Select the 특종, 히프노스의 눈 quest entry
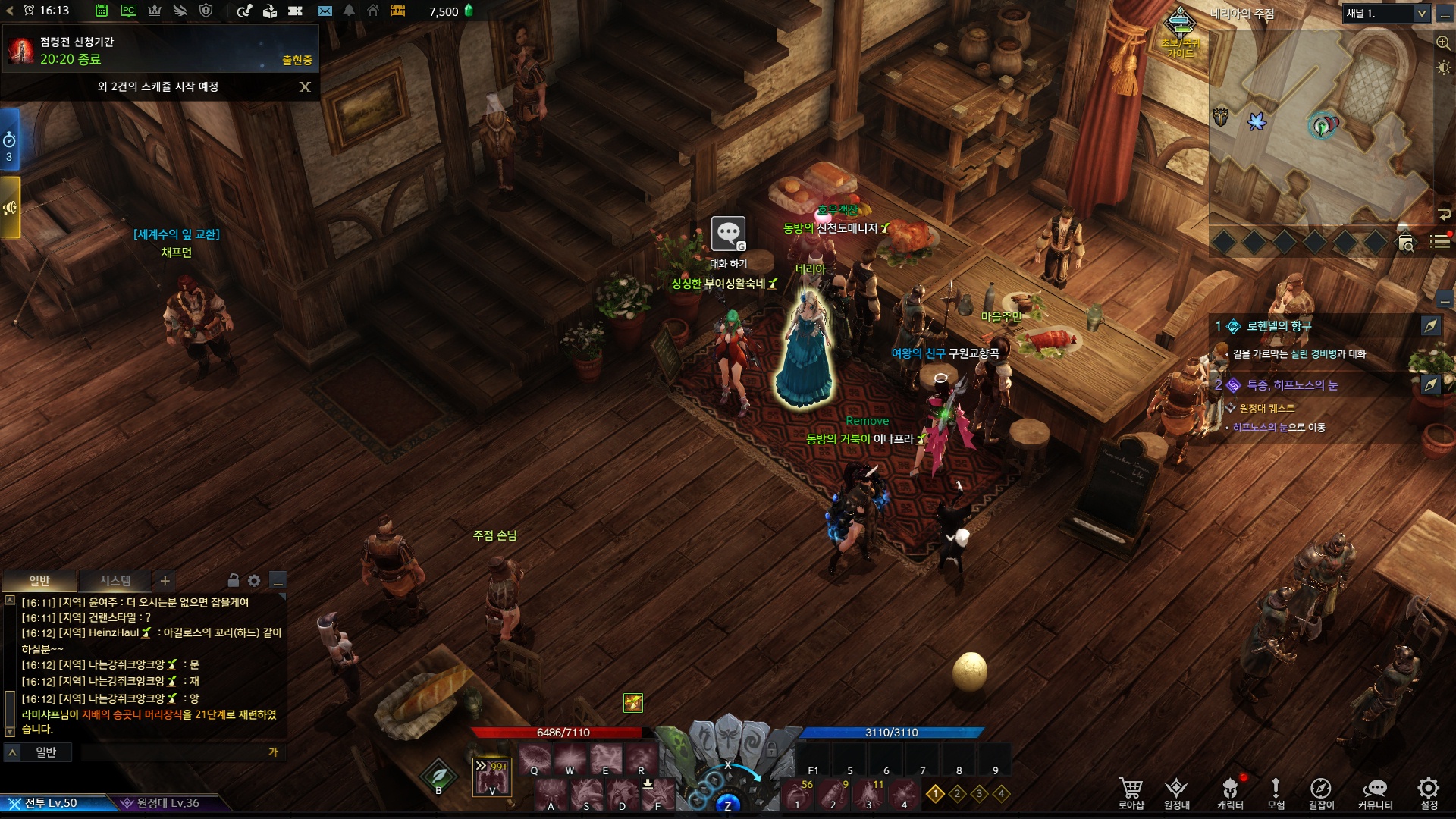Screen dimensions: 1456x819 1292,385
